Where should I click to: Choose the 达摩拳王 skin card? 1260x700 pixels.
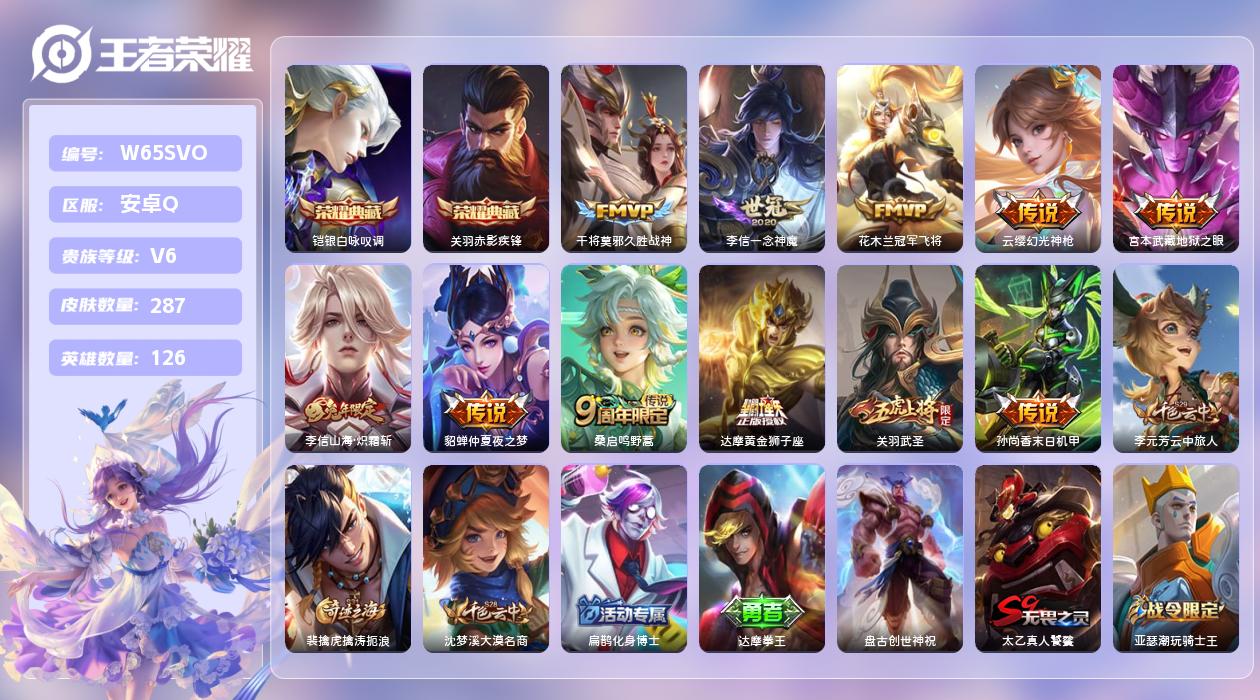tap(762, 558)
